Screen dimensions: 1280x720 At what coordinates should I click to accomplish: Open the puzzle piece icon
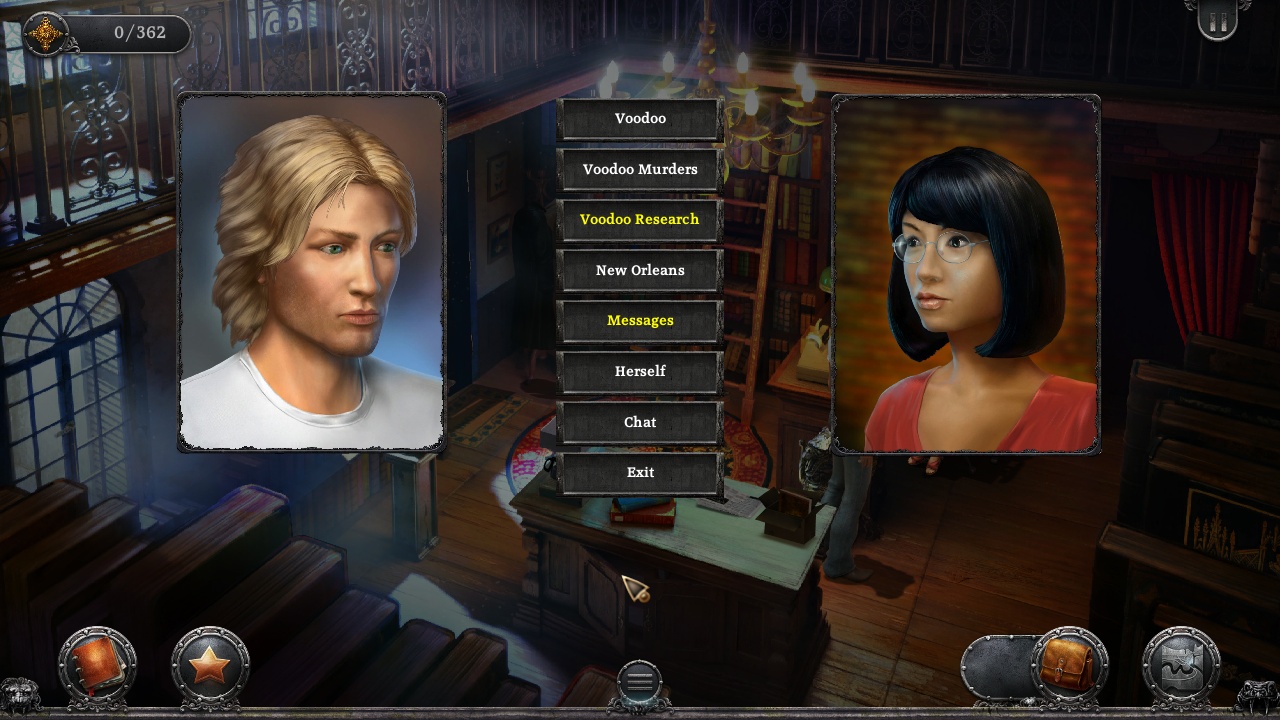point(1181,665)
